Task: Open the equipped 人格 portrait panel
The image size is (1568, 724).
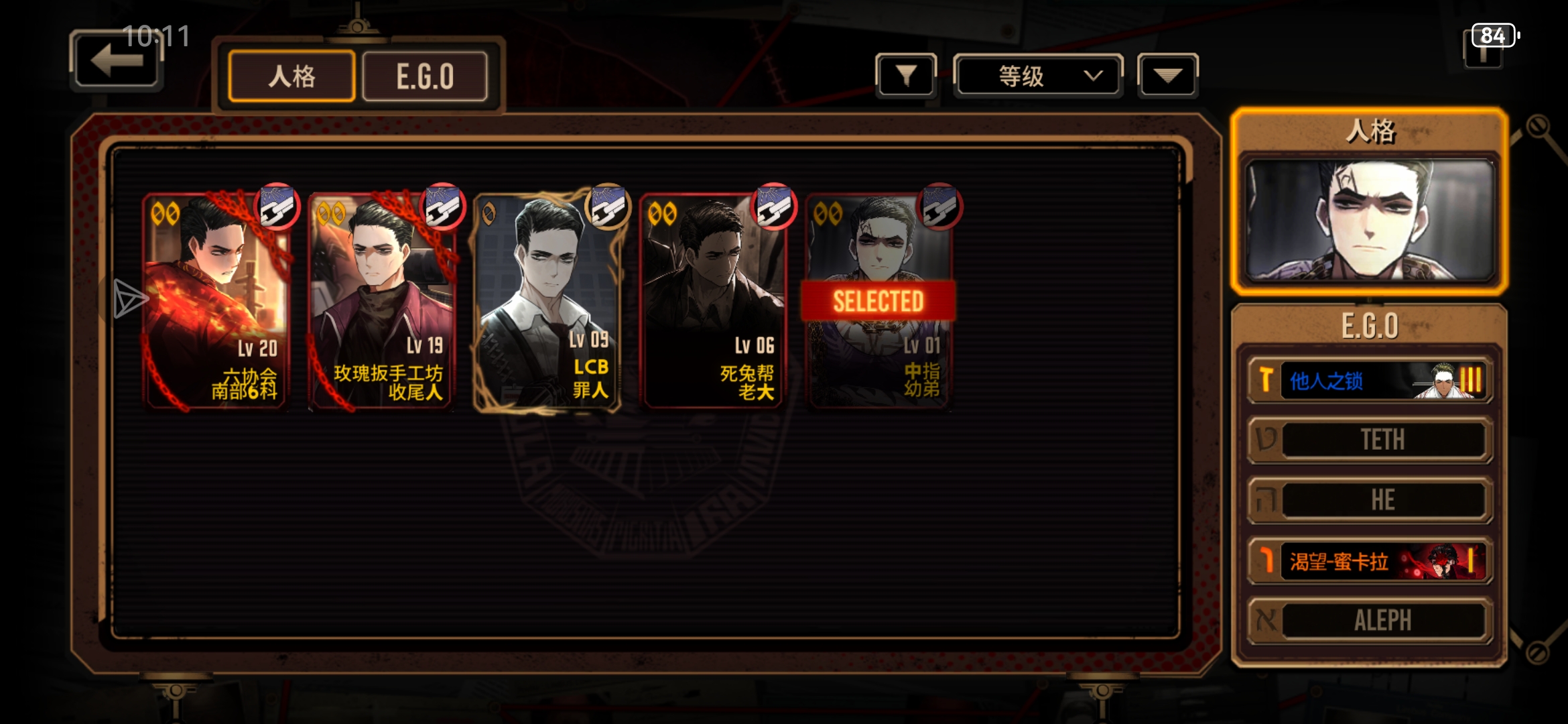Action: [x=1370, y=220]
